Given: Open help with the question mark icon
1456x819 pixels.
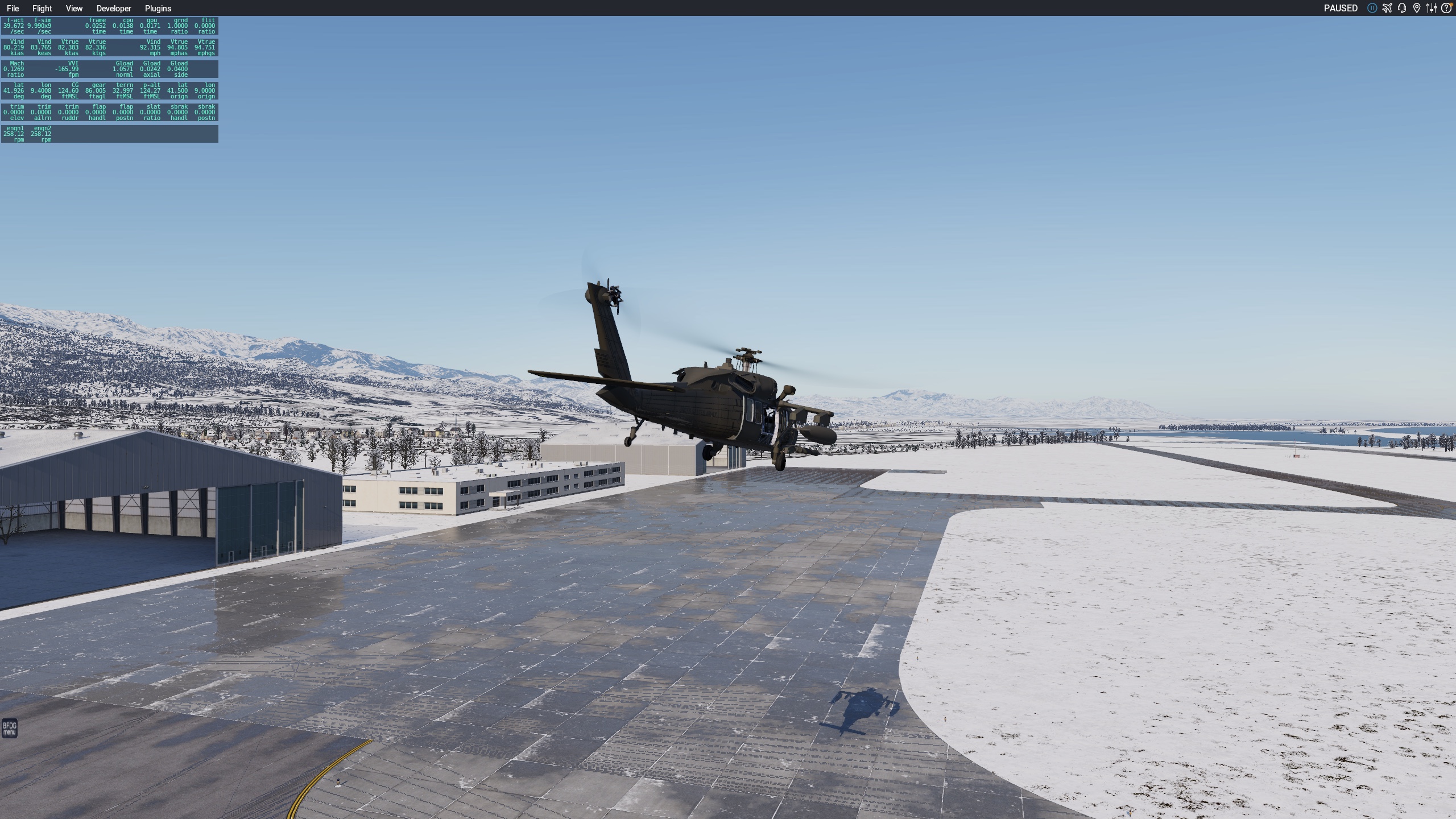Looking at the screenshot, I should click(1446, 8).
